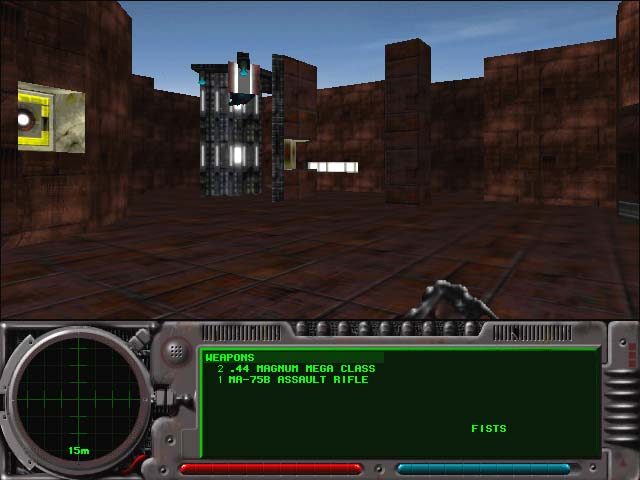Click the circular motion sensor radar
Viewport: 640px width, 480px height.
(x=78, y=397)
